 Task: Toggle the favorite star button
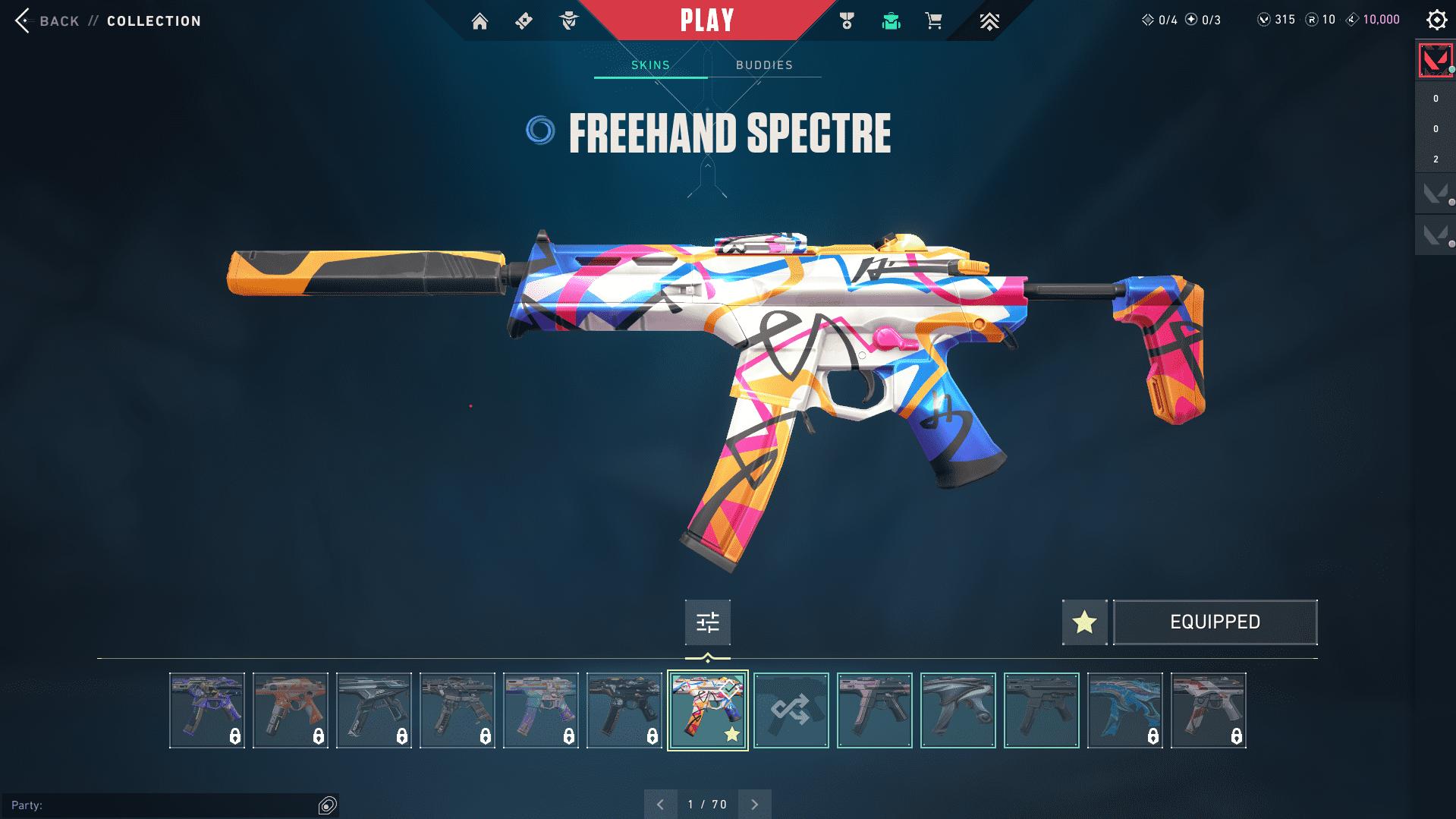1084,622
